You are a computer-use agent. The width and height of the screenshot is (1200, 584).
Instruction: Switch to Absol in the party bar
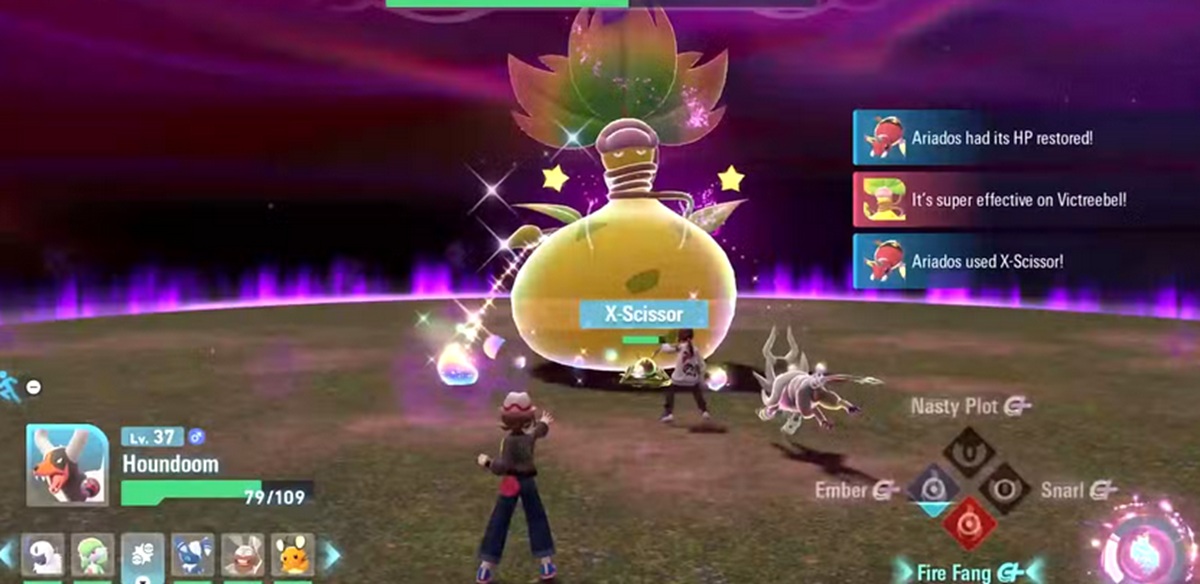pyautogui.click(x=43, y=556)
